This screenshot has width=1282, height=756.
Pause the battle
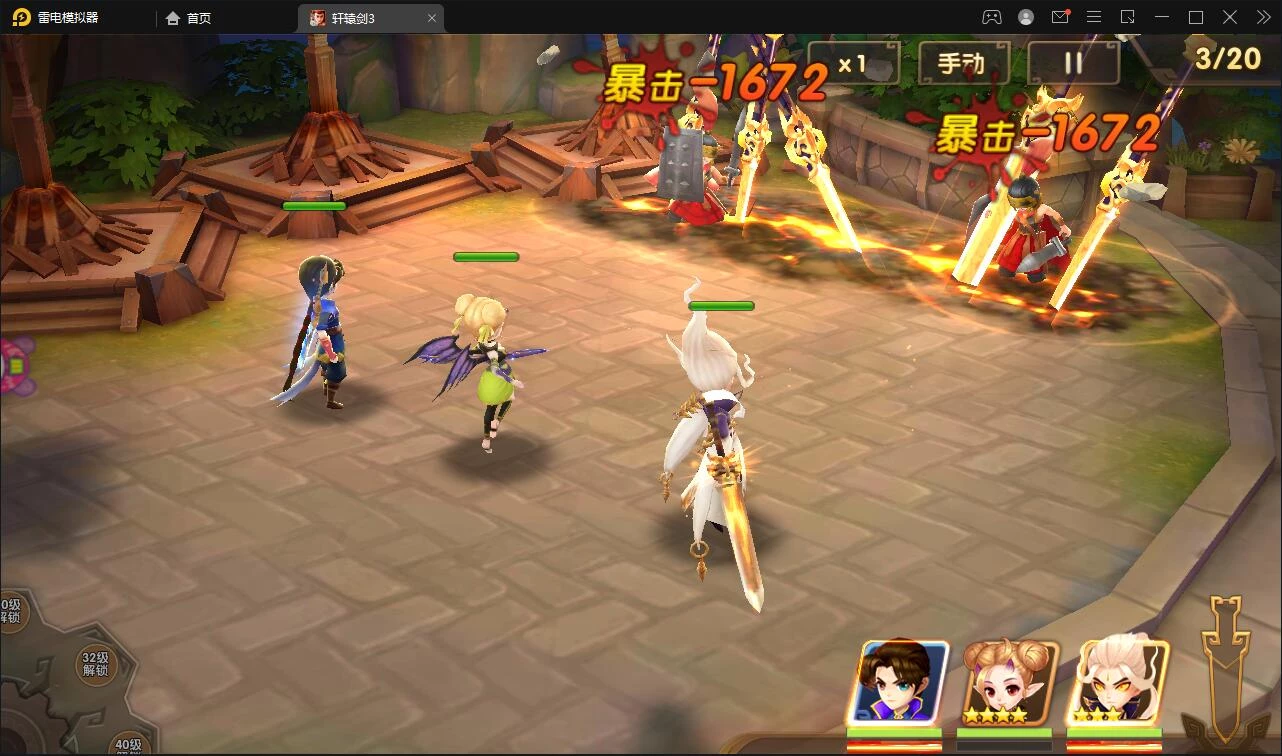tap(1073, 64)
